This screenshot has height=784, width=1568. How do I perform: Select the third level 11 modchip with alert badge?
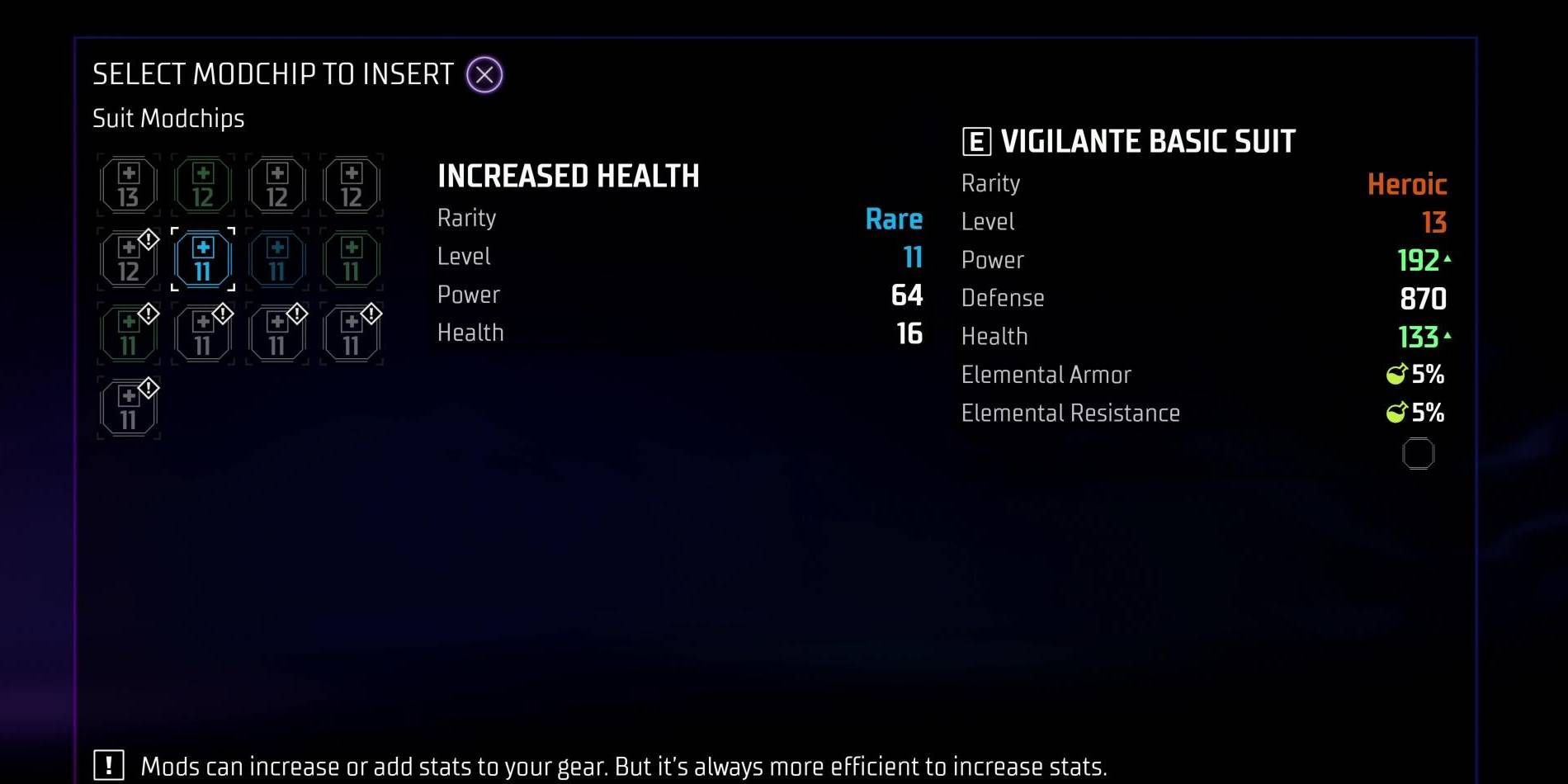pos(276,333)
